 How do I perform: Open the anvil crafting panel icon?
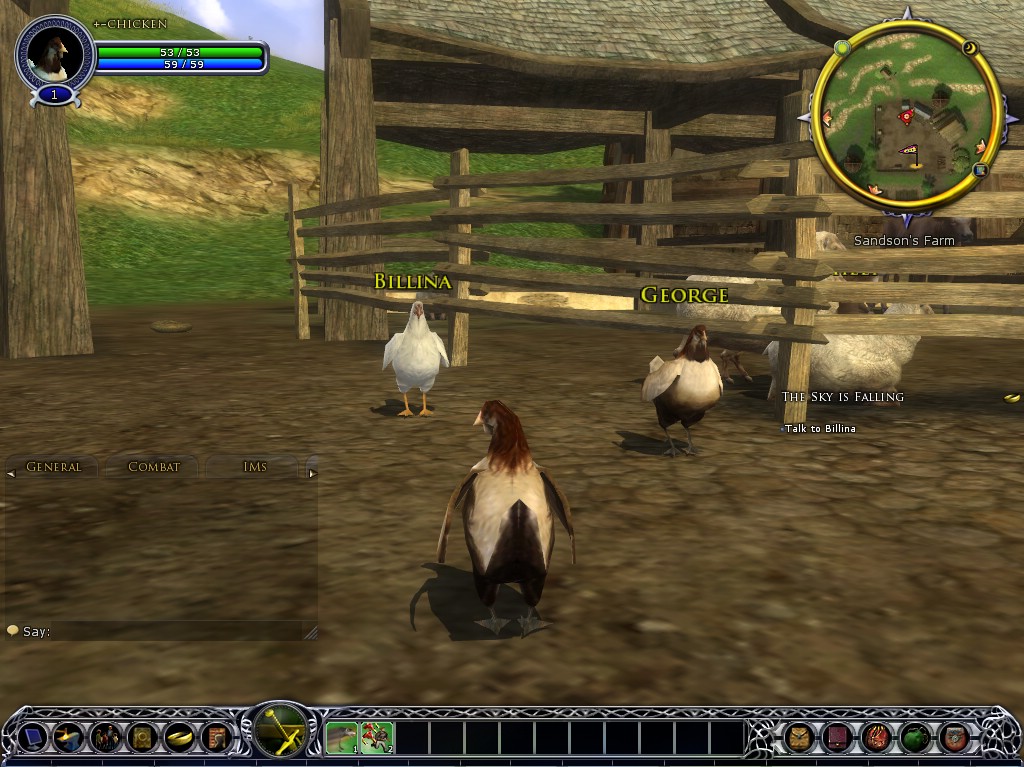[x=69, y=737]
